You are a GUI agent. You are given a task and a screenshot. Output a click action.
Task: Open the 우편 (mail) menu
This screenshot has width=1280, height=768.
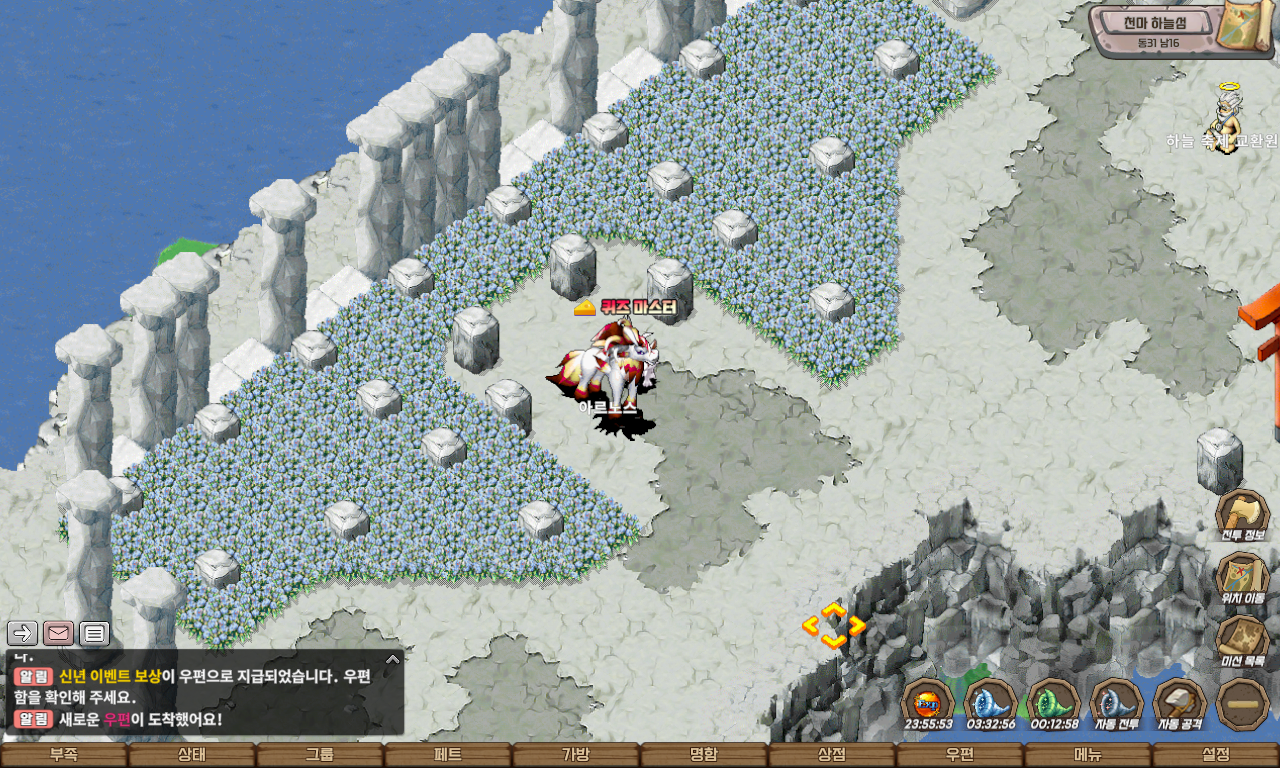click(x=960, y=755)
